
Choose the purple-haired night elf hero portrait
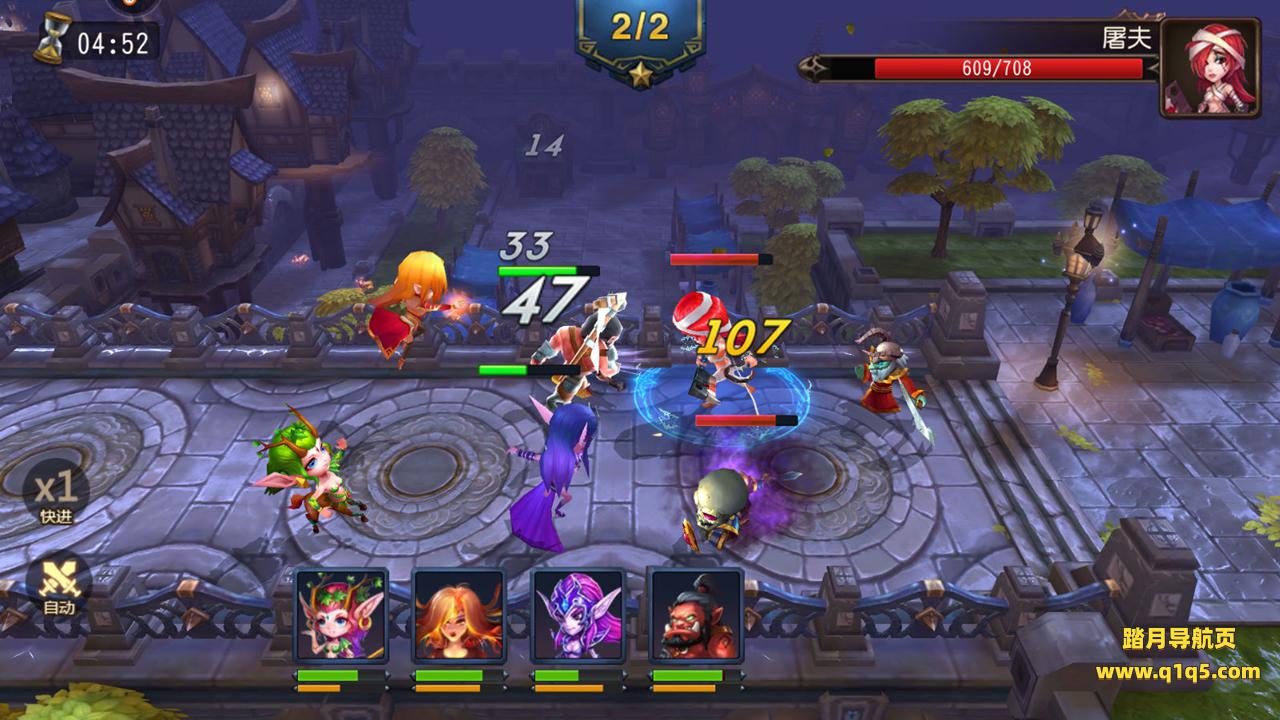[577, 616]
